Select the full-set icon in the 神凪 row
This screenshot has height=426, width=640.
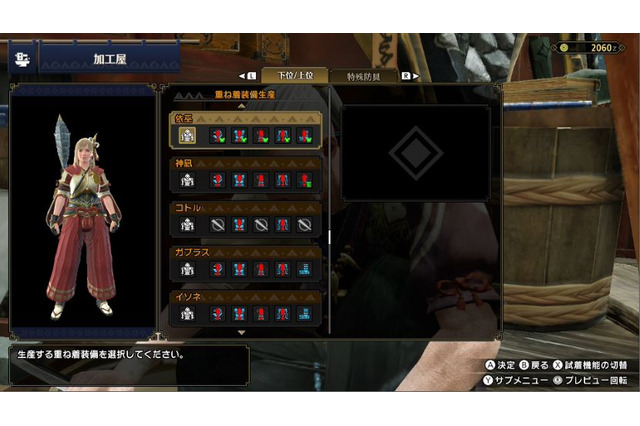(186, 181)
